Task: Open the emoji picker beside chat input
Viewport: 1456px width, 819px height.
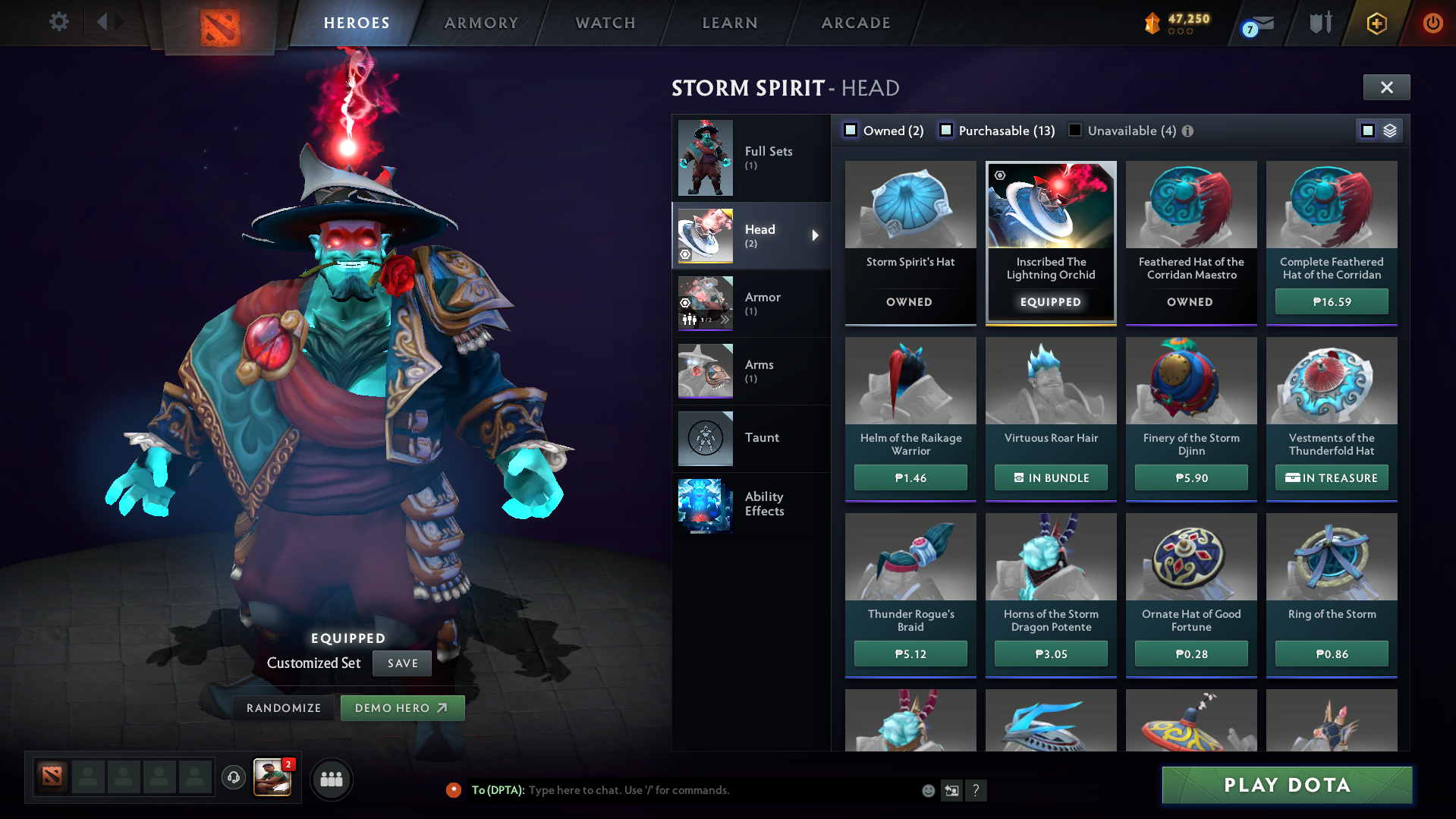Action: pos(928,790)
